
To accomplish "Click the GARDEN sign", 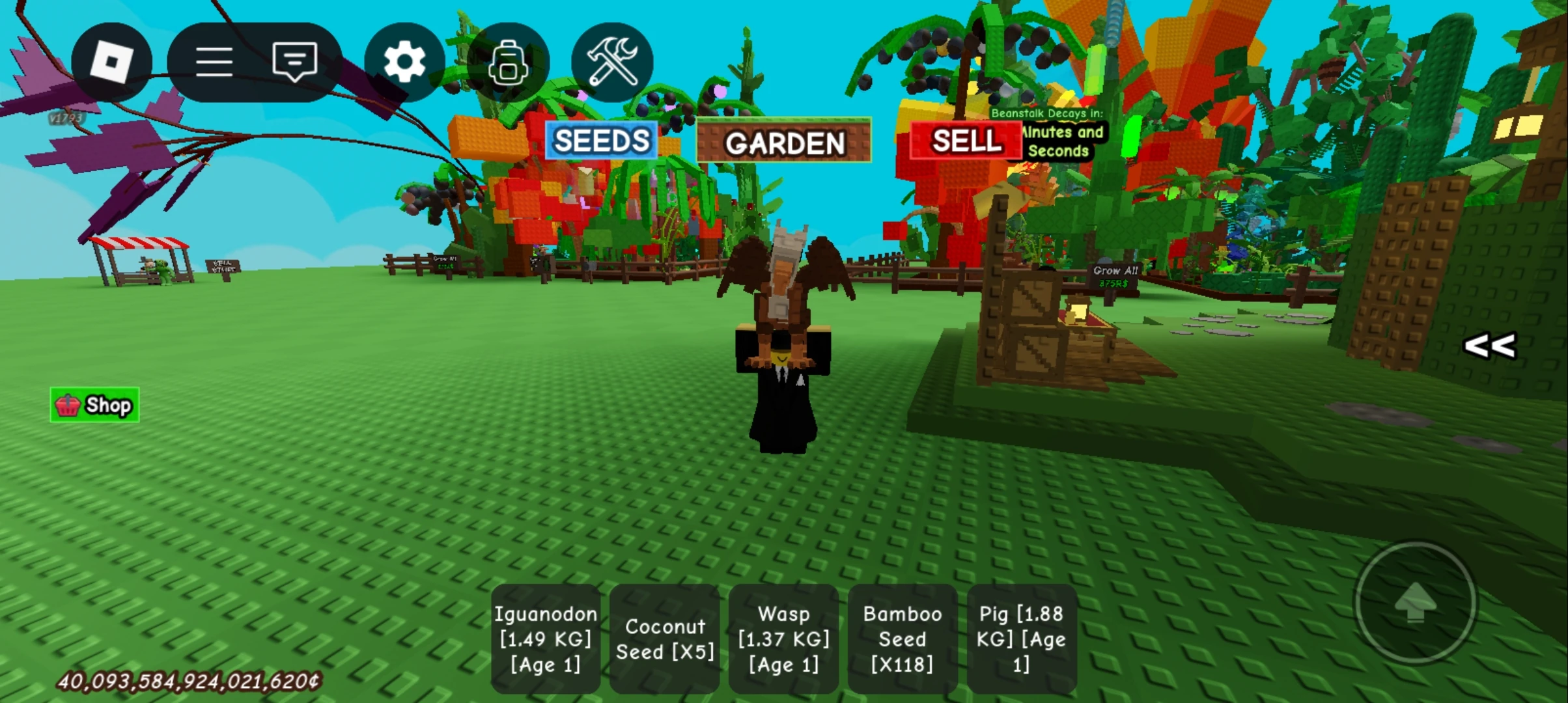I will 783,143.
